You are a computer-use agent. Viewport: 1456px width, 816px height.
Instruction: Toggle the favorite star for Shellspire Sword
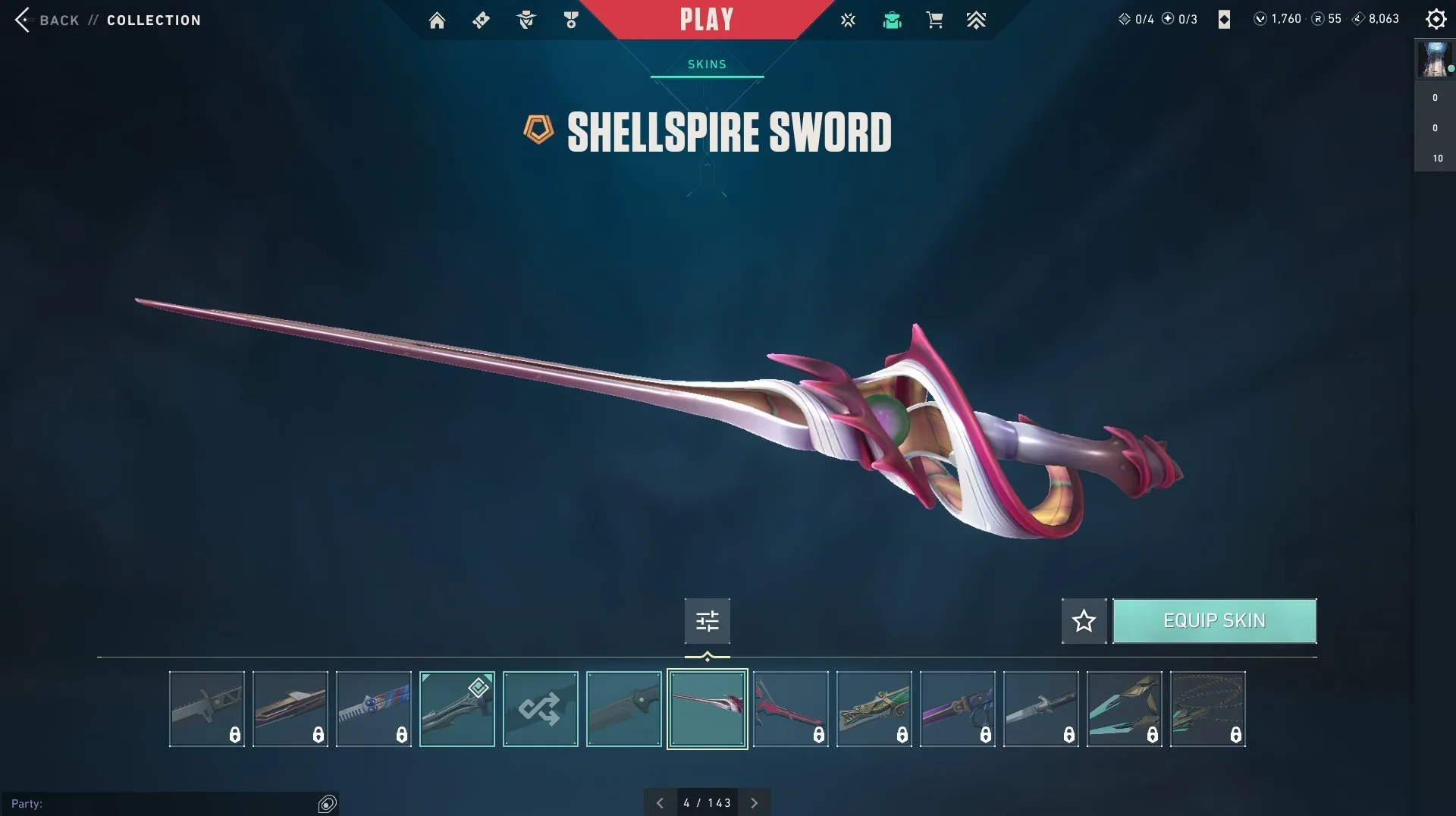[1083, 620]
